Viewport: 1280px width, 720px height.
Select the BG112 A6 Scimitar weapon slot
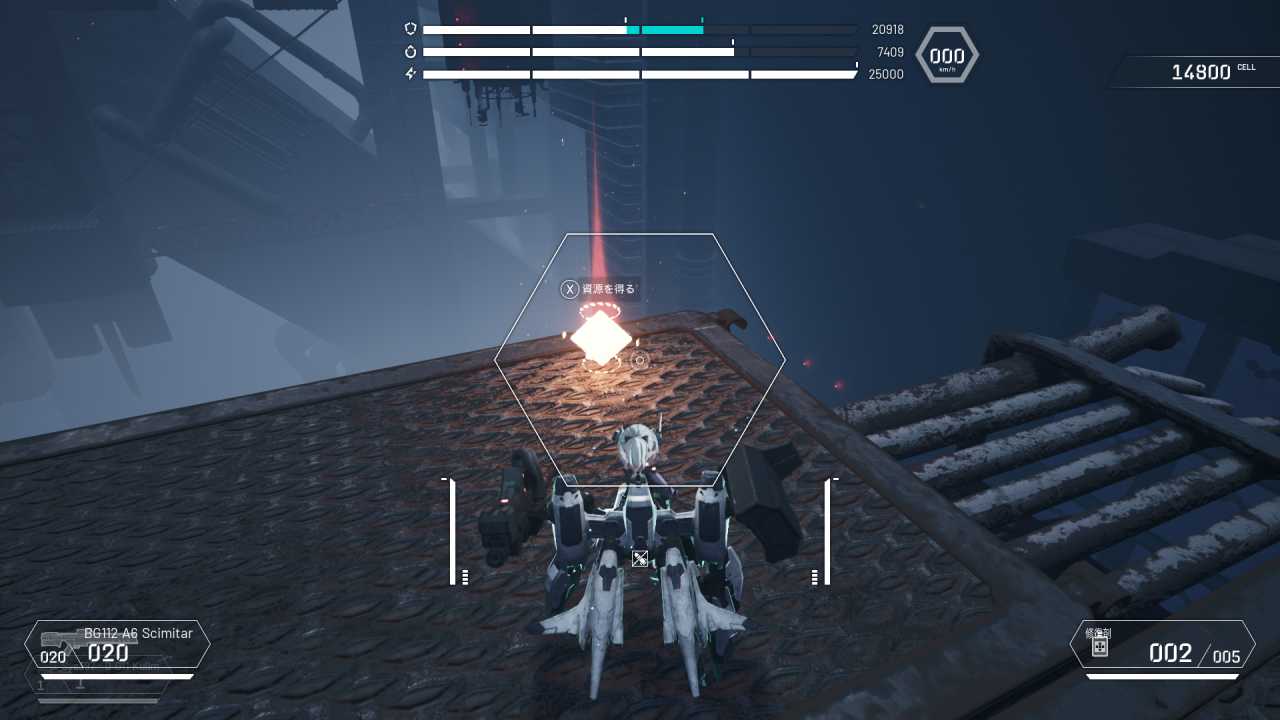(x=117, y=645)
